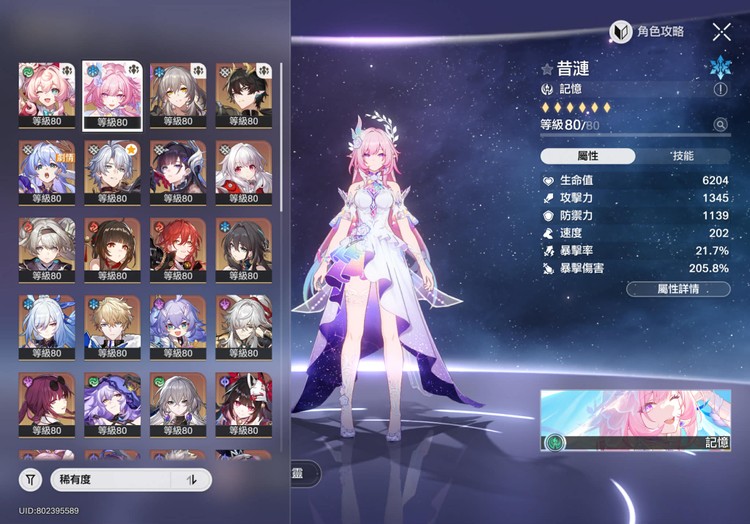Screen dimensions: 750x524
Task: Select the winking pink-haired character portrait
Action: click(x=46, y=95)
